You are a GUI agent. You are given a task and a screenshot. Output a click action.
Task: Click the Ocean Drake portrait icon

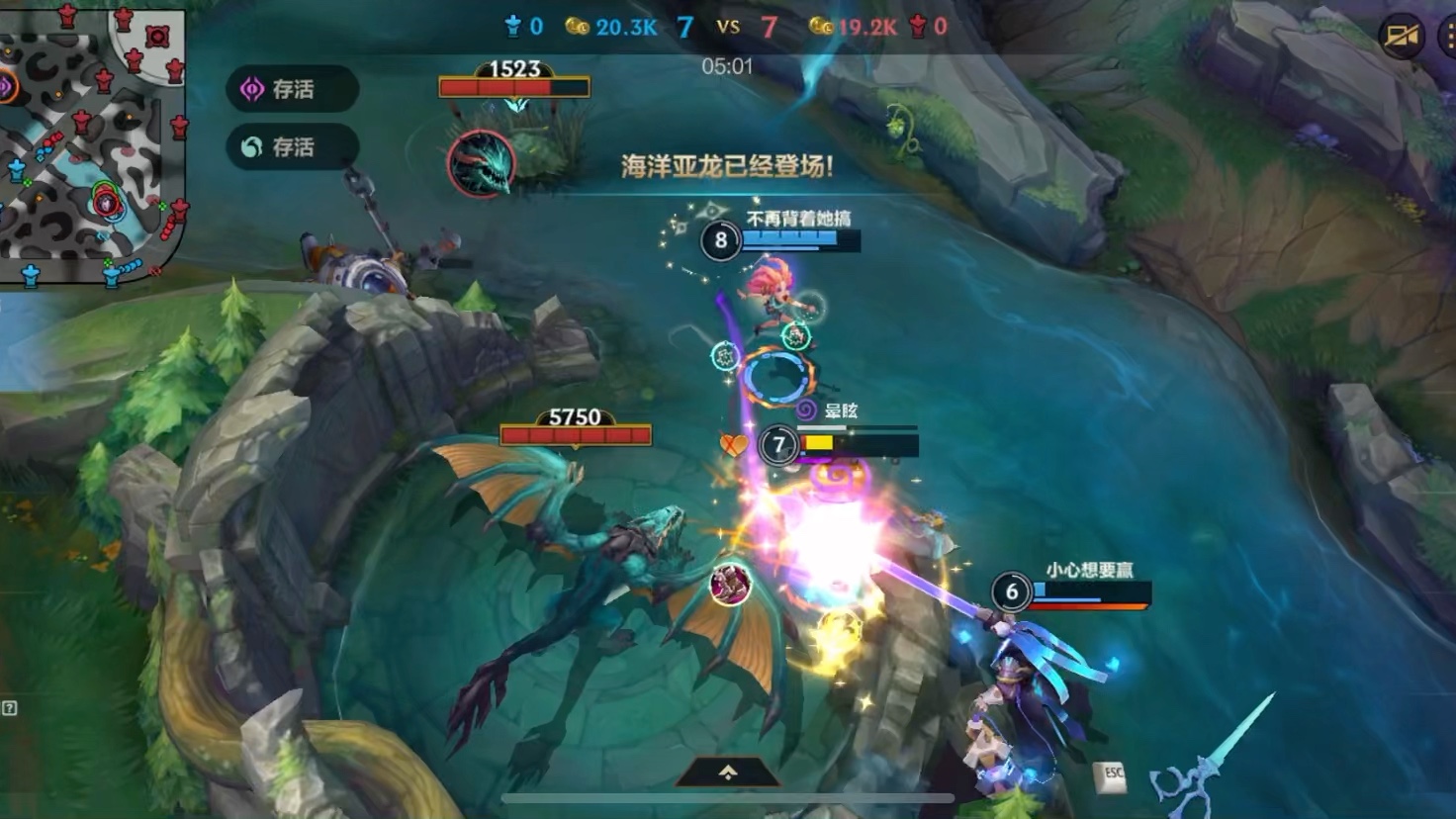482,163
